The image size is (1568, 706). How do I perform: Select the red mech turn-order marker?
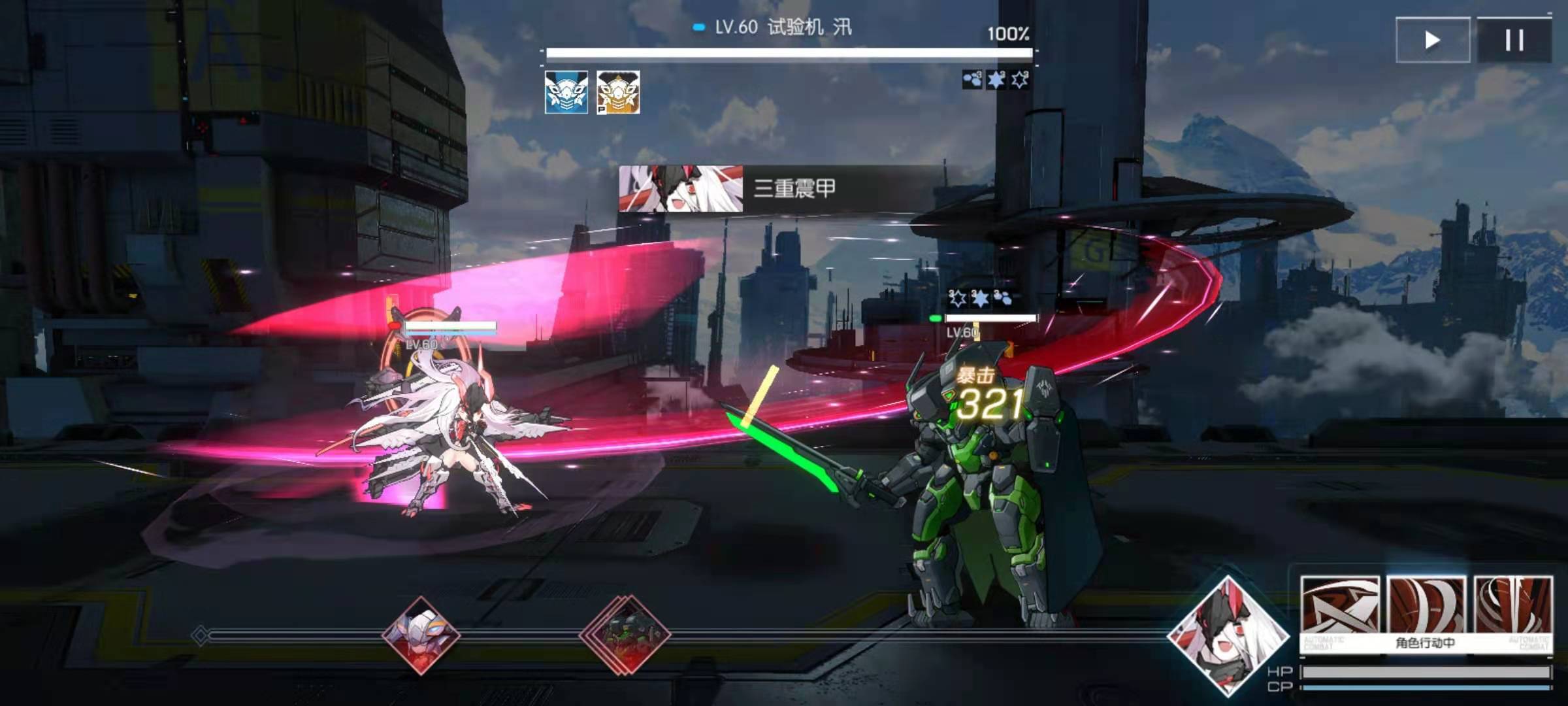point(421,634)
